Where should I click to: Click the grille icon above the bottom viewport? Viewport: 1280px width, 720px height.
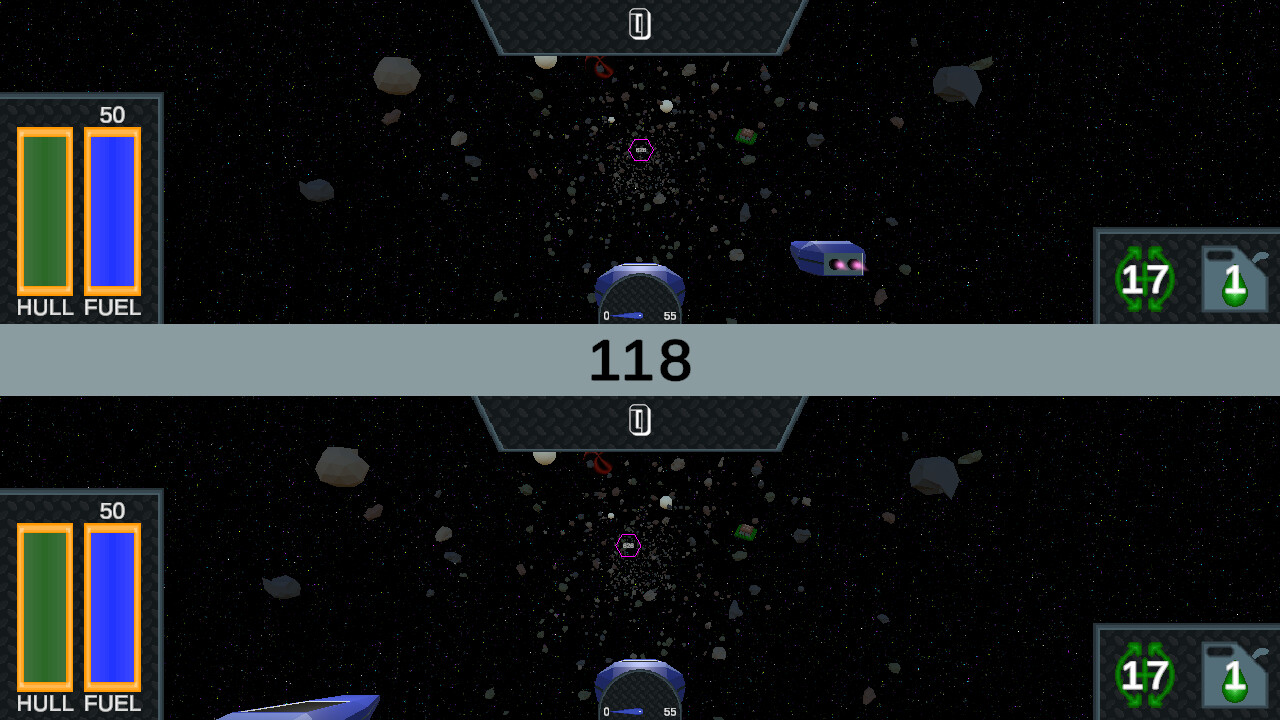(640, 421)
